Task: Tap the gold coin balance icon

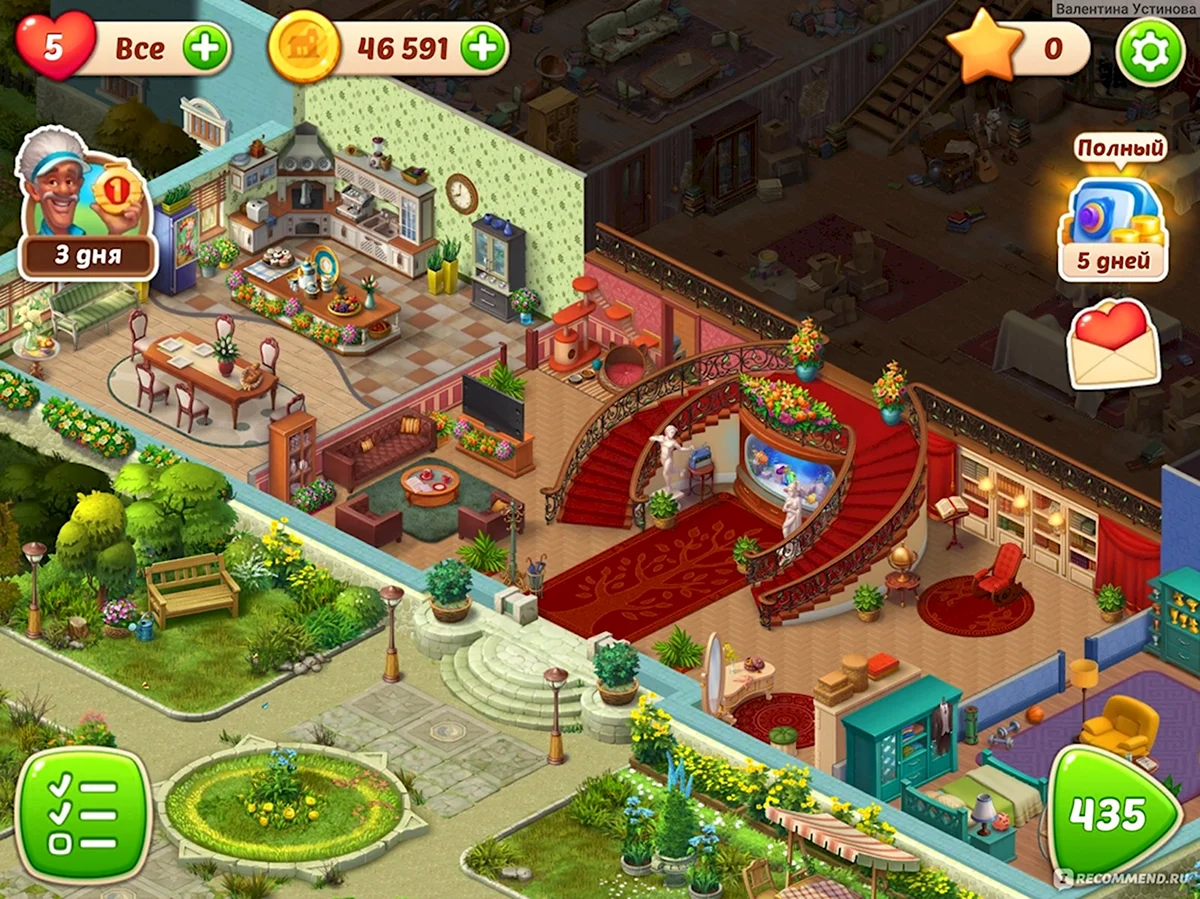Action: (299, 47)
